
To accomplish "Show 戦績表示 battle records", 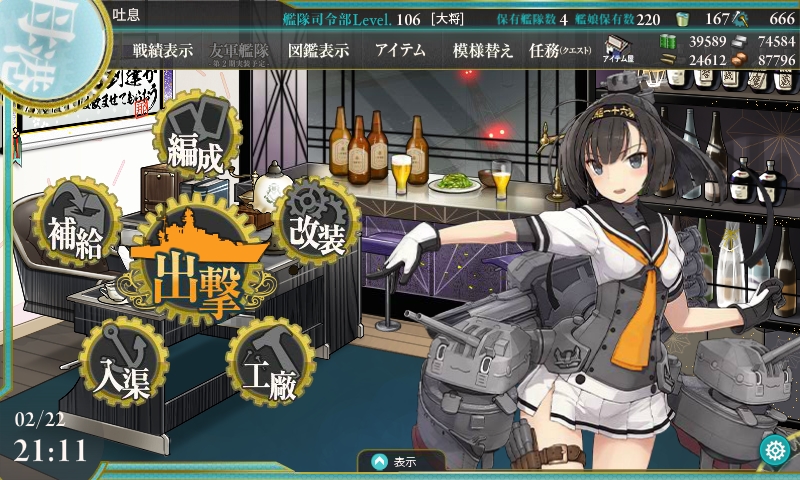I will [x=163, y=50].
